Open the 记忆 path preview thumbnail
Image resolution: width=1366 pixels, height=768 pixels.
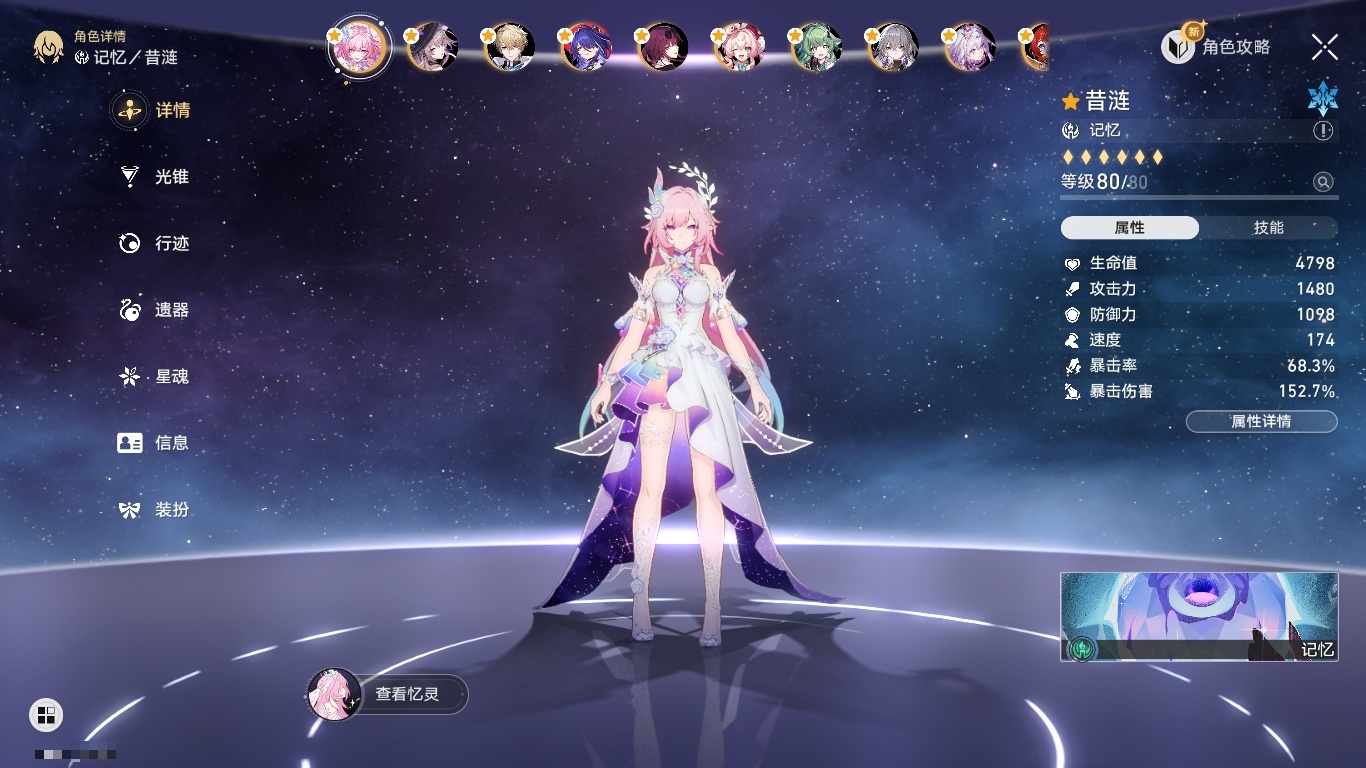click(x=1199, y=617)
